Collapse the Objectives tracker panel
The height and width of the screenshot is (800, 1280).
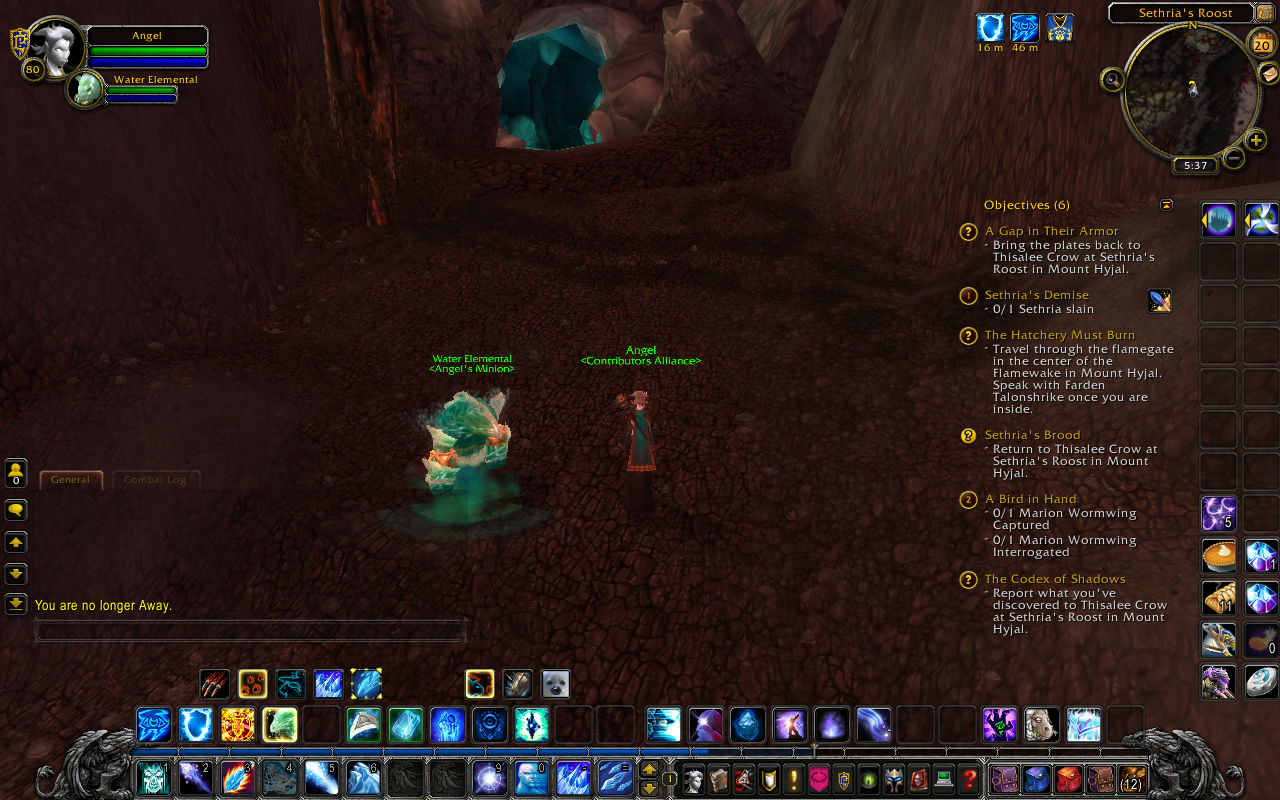tap(1166, 204)
